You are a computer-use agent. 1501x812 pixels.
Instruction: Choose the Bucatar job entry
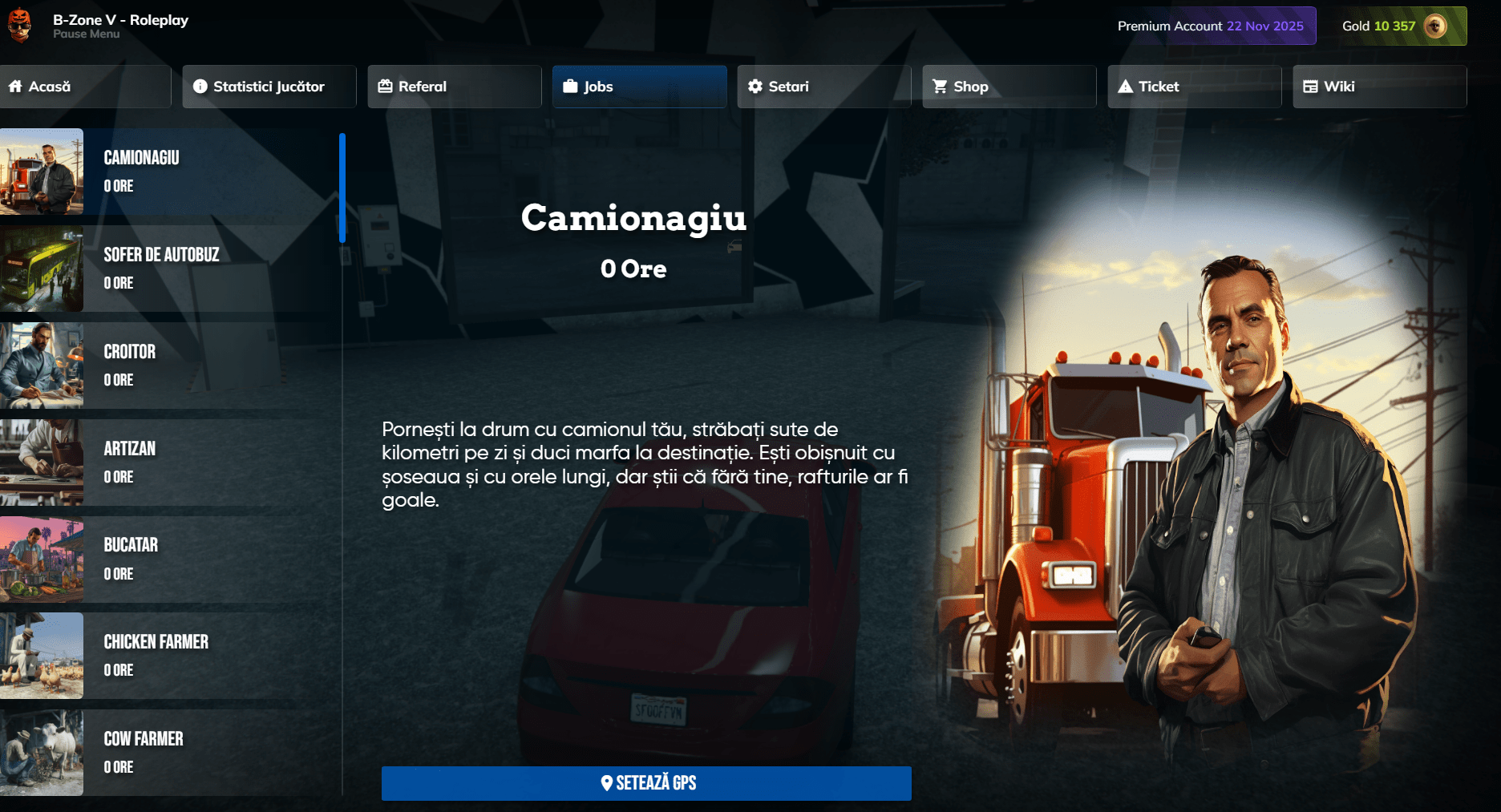click(168, 560)
